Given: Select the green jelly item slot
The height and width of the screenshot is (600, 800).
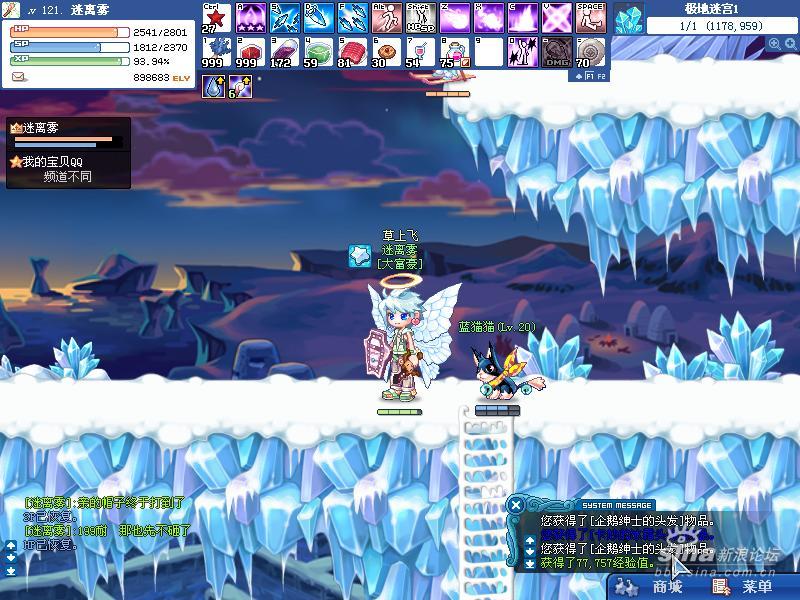Looking at the screenshot, I should pyautogui.click(x=318, y=51).
